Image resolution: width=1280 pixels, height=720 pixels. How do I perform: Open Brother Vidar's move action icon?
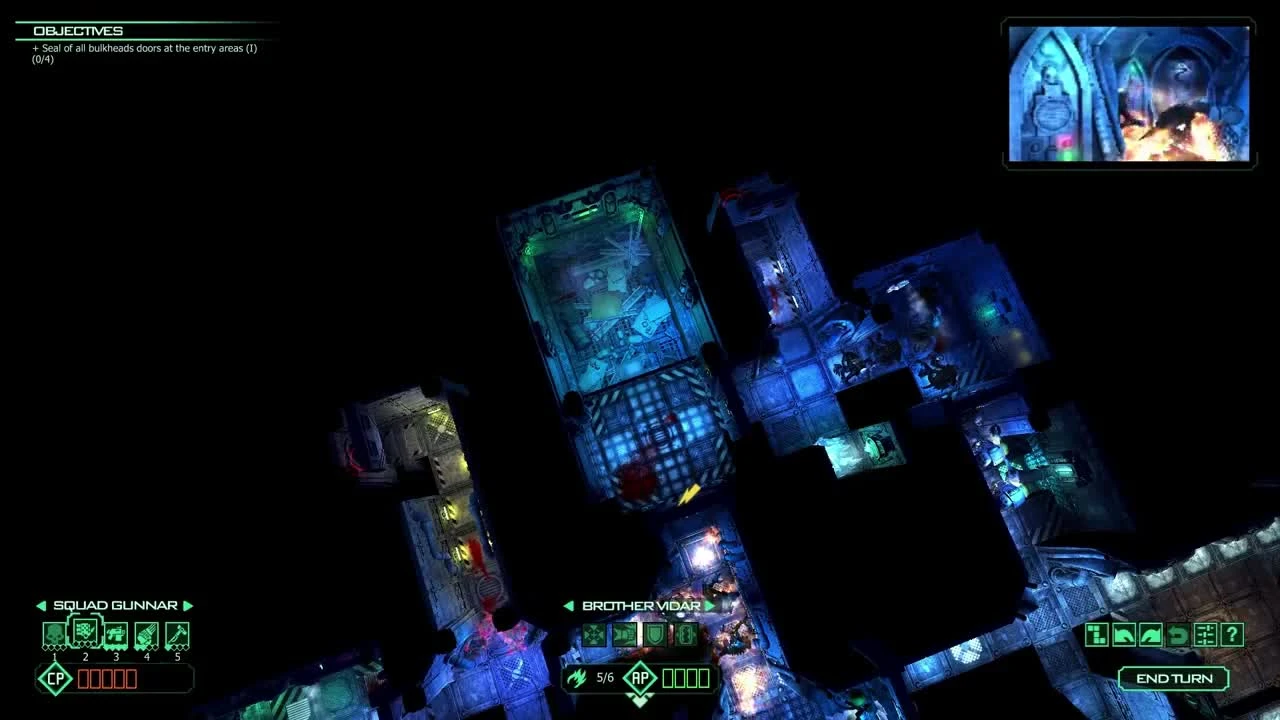tap(595, 634)
